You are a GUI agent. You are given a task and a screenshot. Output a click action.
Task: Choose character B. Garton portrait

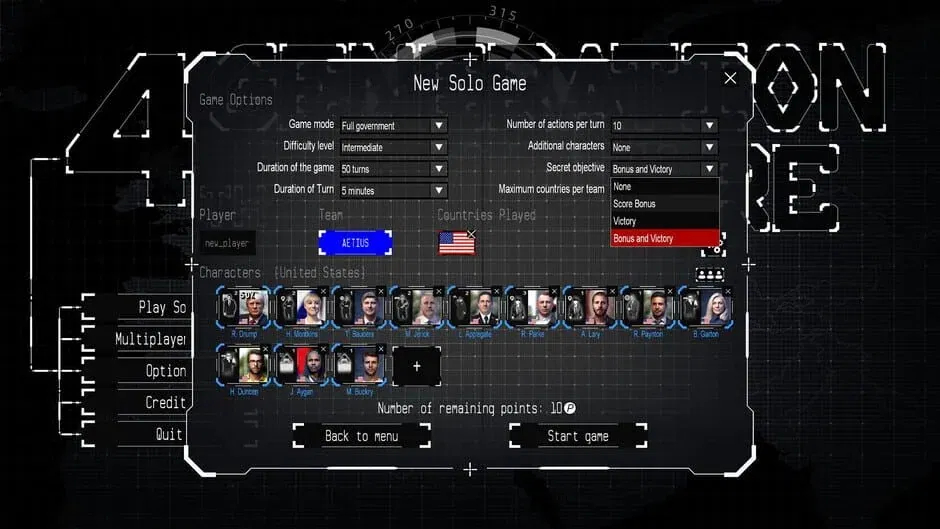705,307
